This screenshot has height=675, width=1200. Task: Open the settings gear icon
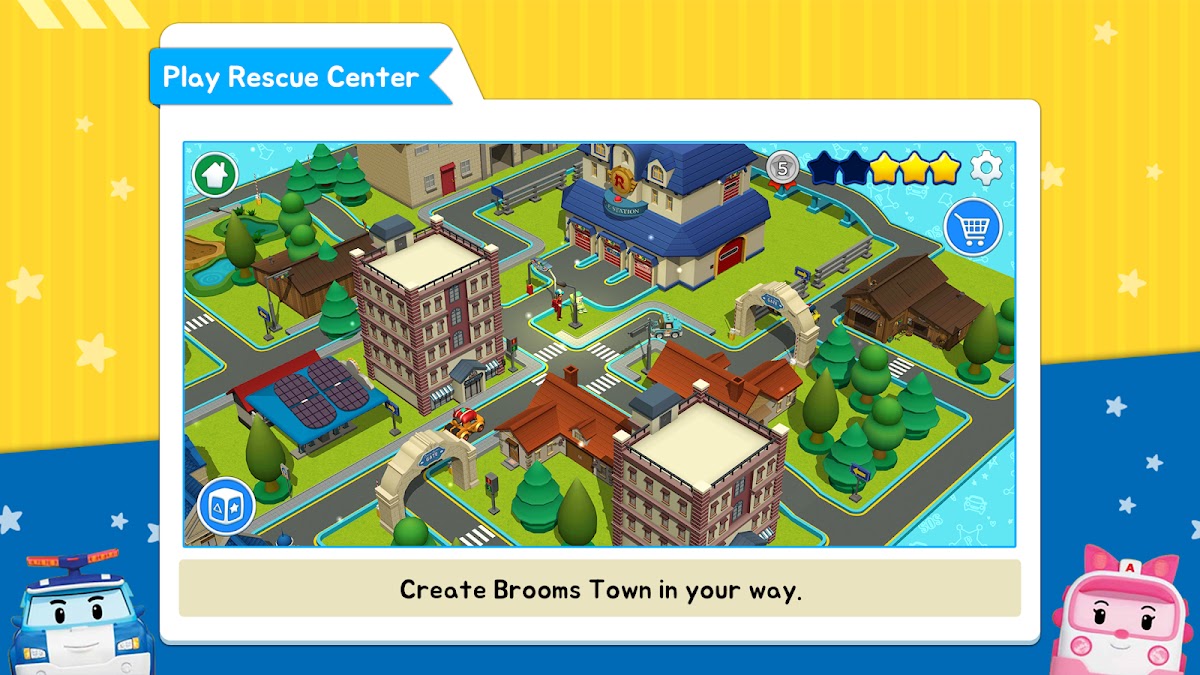(987, 168)
